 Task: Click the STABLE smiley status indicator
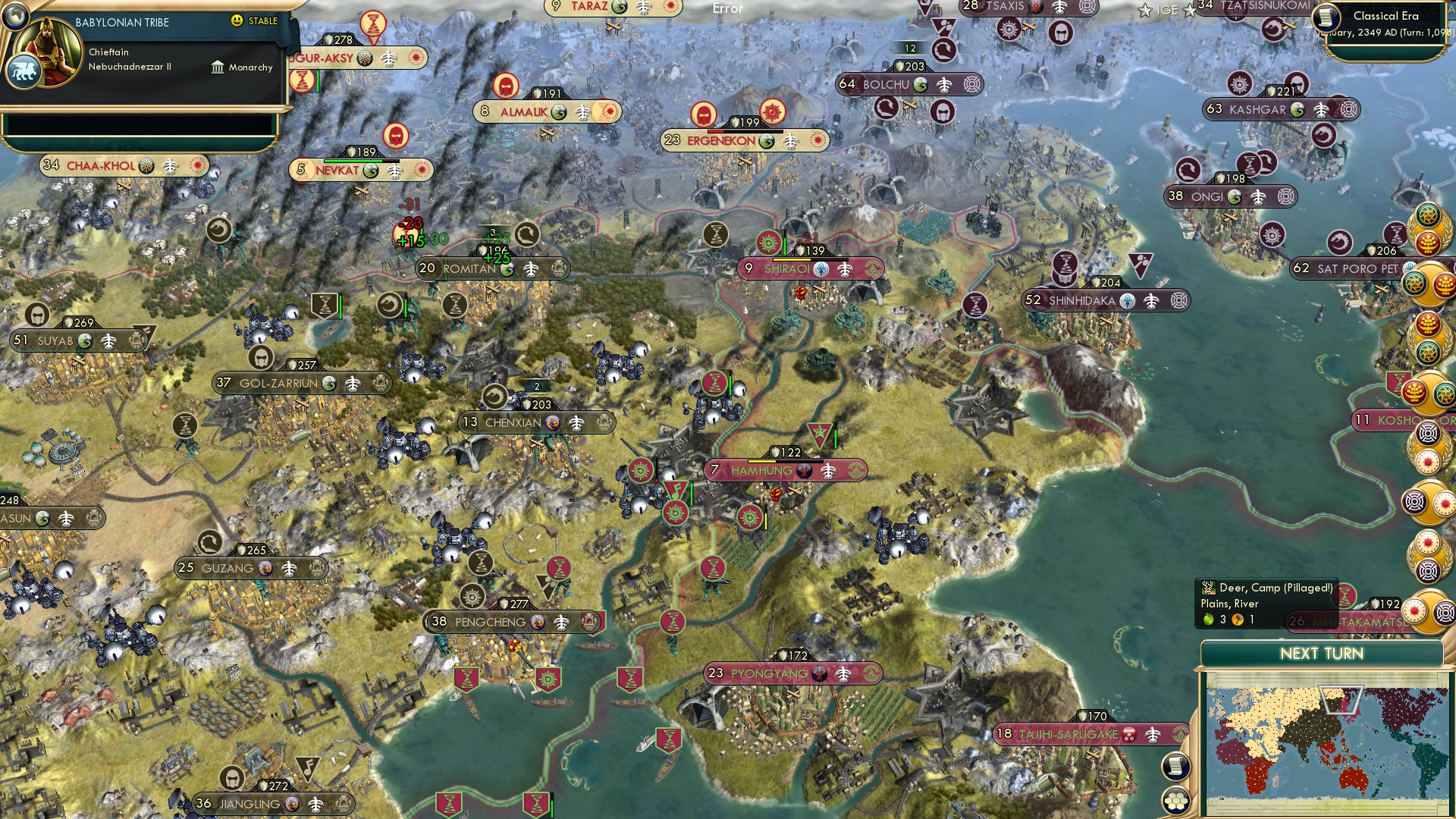238,22
